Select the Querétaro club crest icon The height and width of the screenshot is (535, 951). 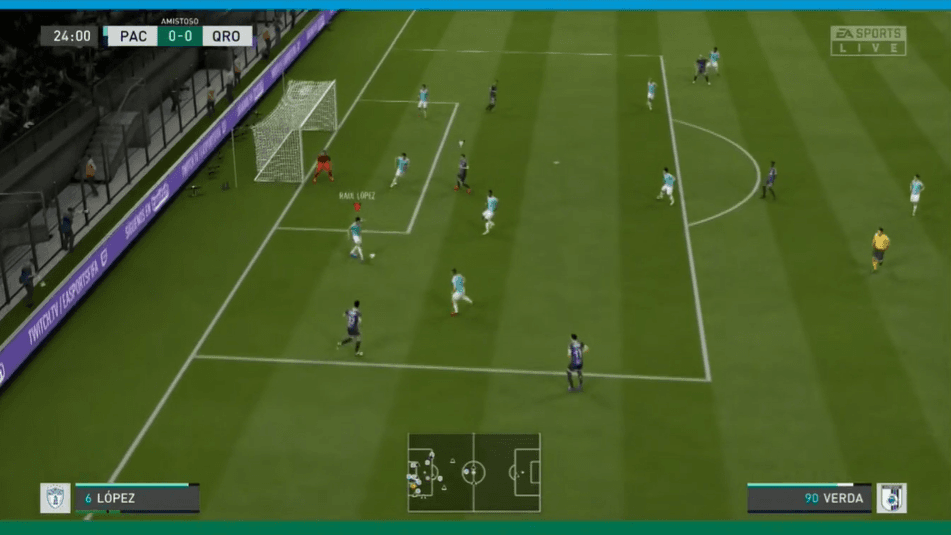tap(891, 498)
